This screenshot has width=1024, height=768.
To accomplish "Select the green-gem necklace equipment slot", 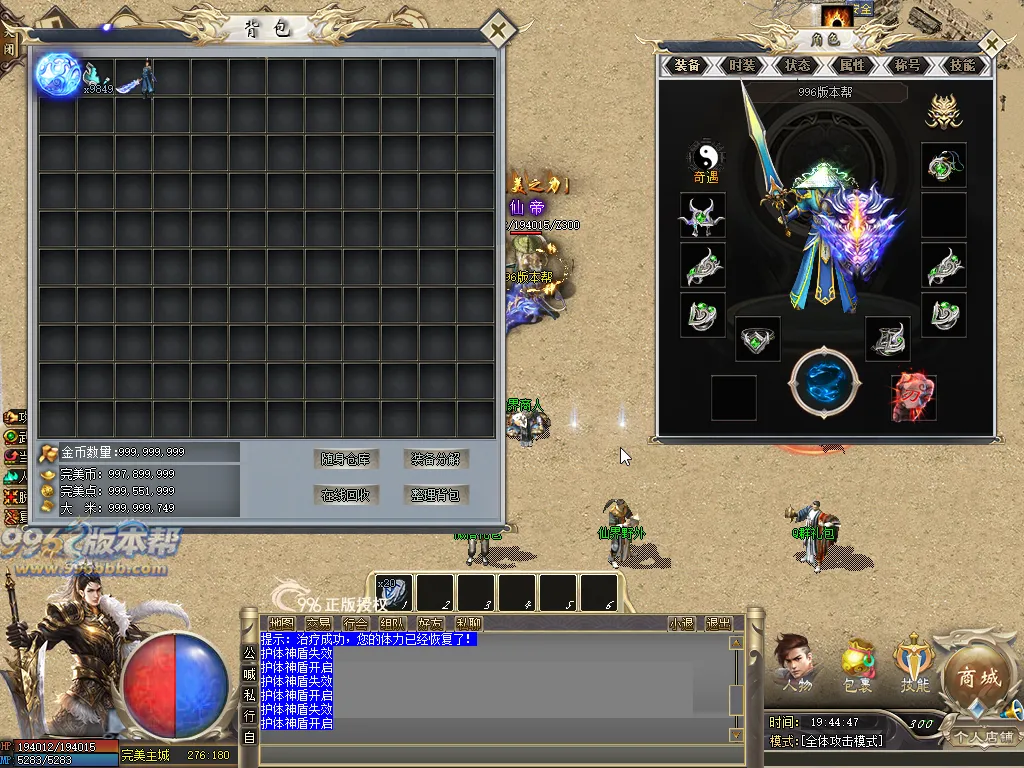I will point(943,165).
